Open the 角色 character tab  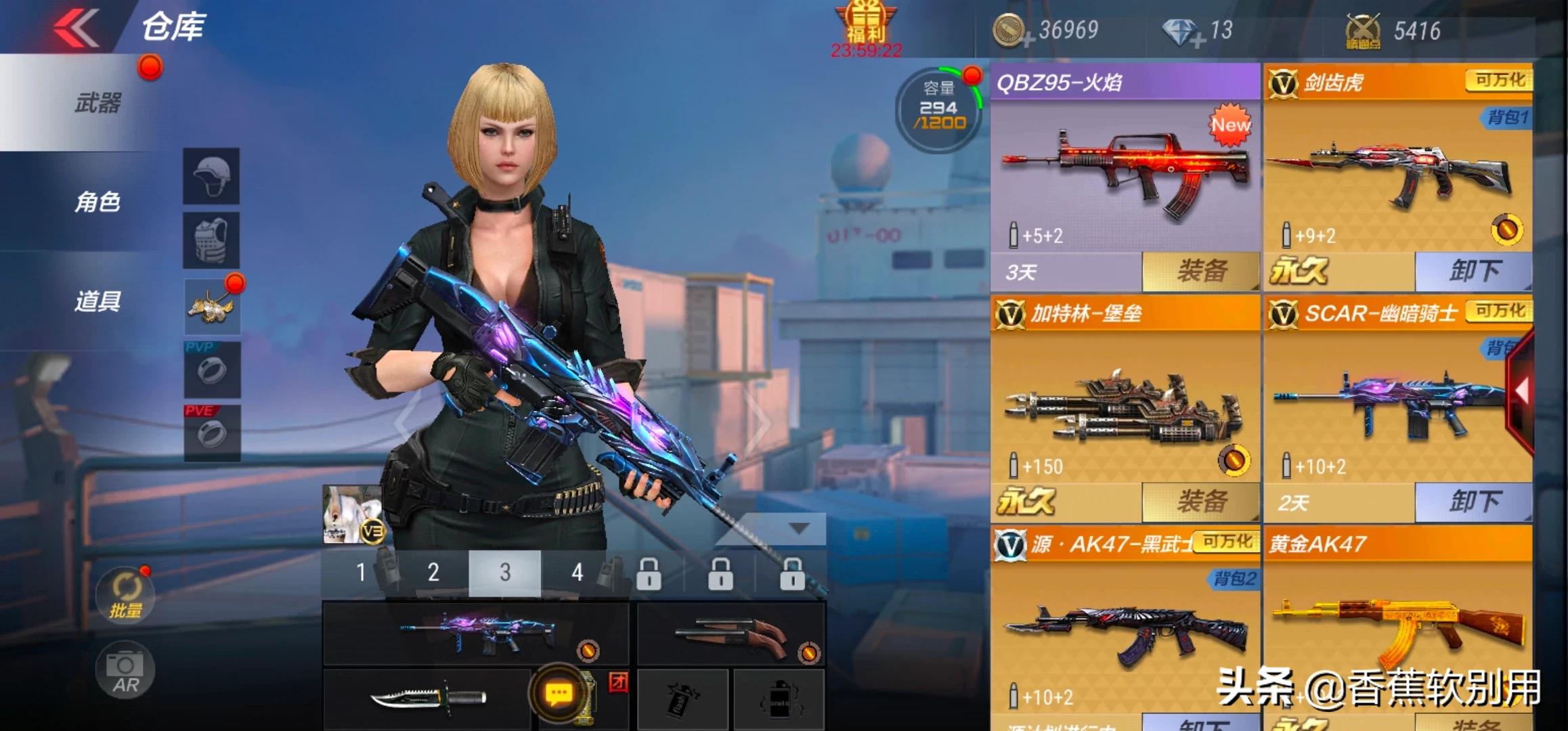coord(97,202)
